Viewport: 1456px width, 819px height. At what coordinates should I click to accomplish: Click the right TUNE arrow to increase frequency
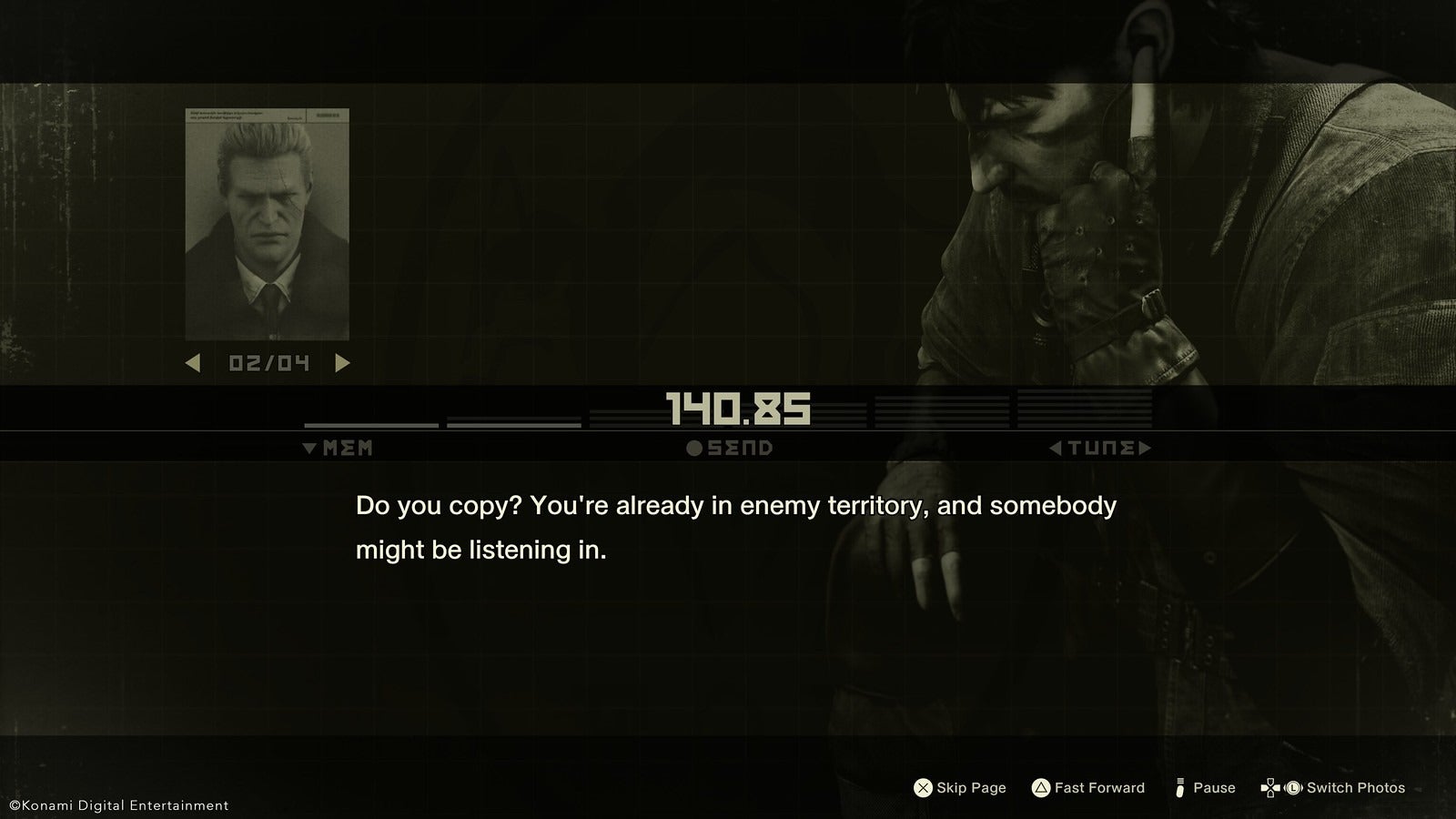(x=1146, y=448)
